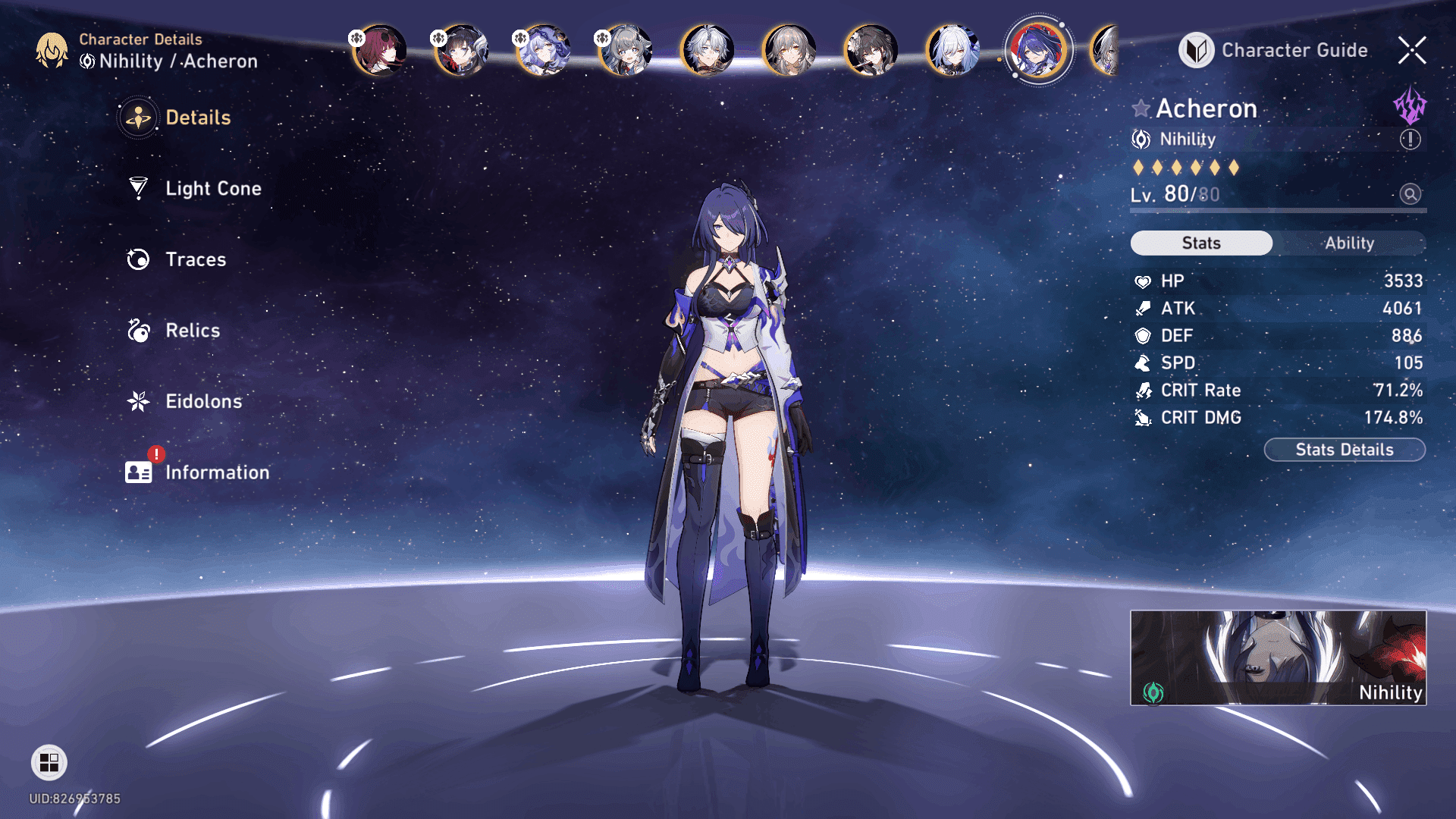1456x819 pixels.
Task: Select Jing Yuan's portrait
Action: tap(707, 50)
